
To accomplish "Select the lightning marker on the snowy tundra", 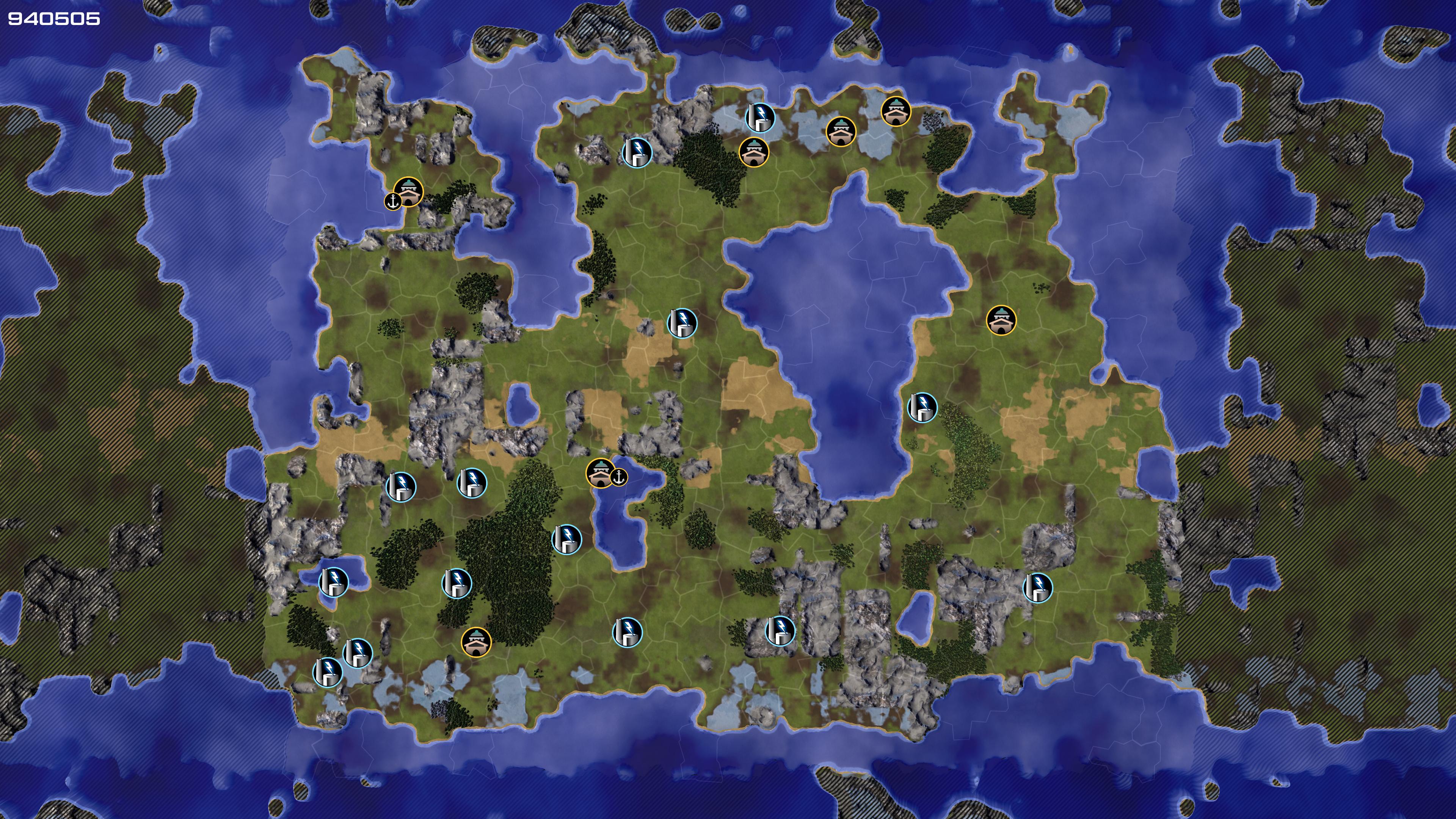I will tap(760, 117).
